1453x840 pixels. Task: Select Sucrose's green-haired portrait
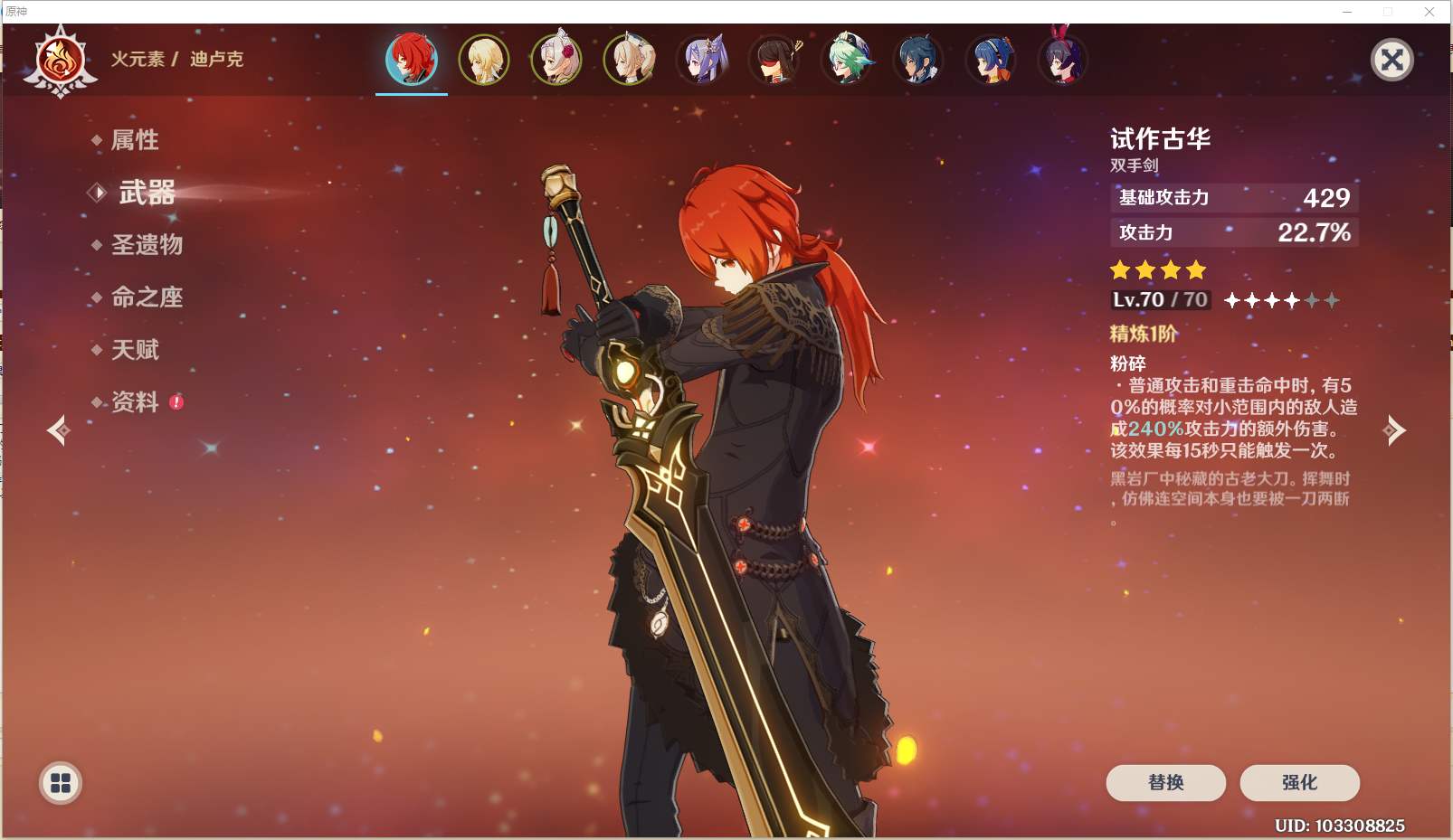[848, 60]
